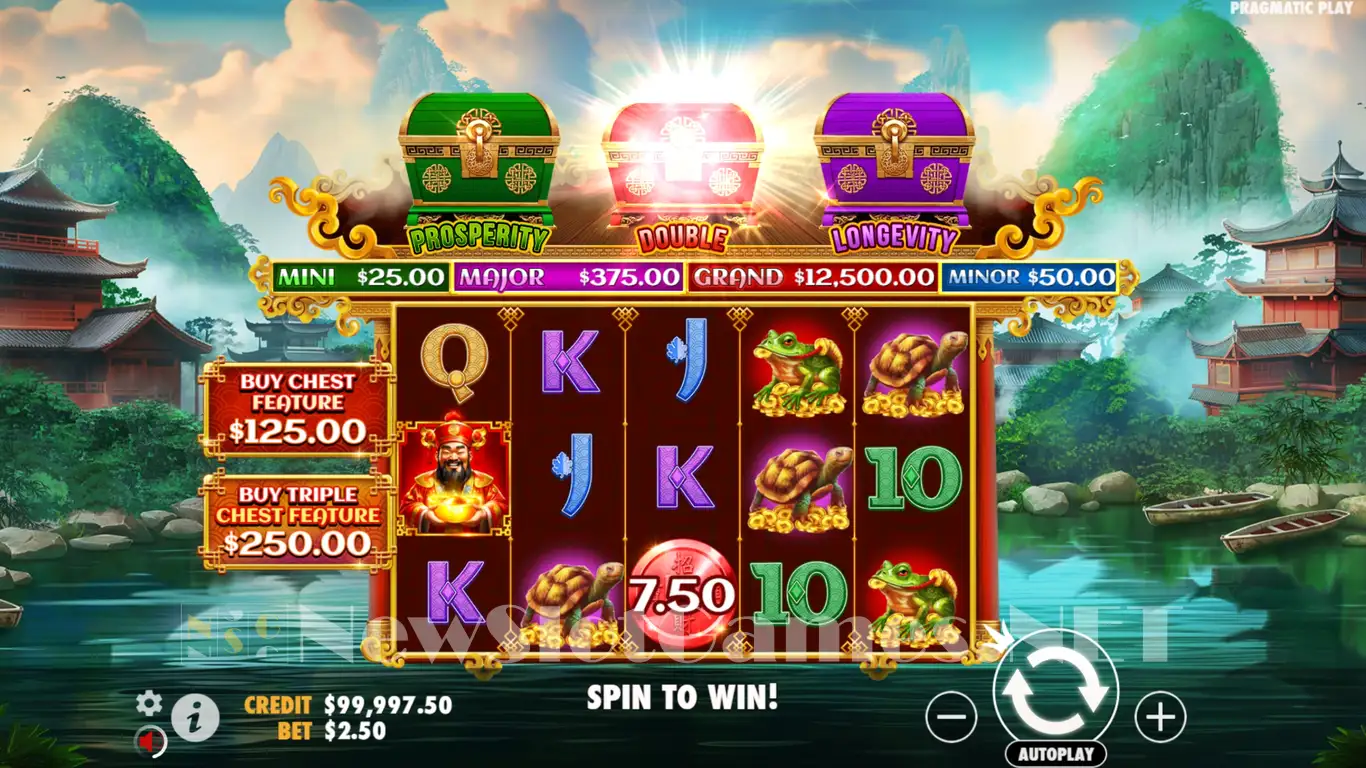1366x768 pixels.
Task: Show the game info paytable
Action: pos(195,717)
